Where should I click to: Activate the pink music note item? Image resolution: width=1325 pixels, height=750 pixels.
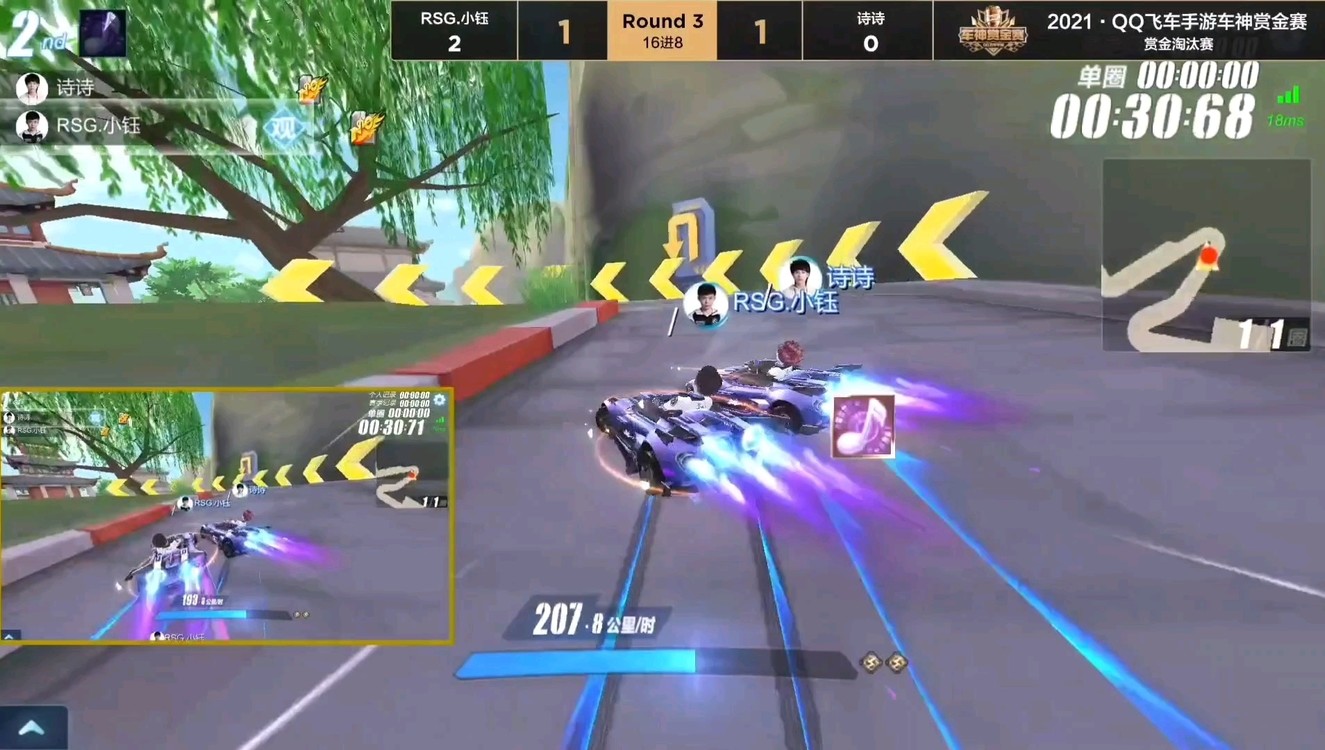coord(862,426)
